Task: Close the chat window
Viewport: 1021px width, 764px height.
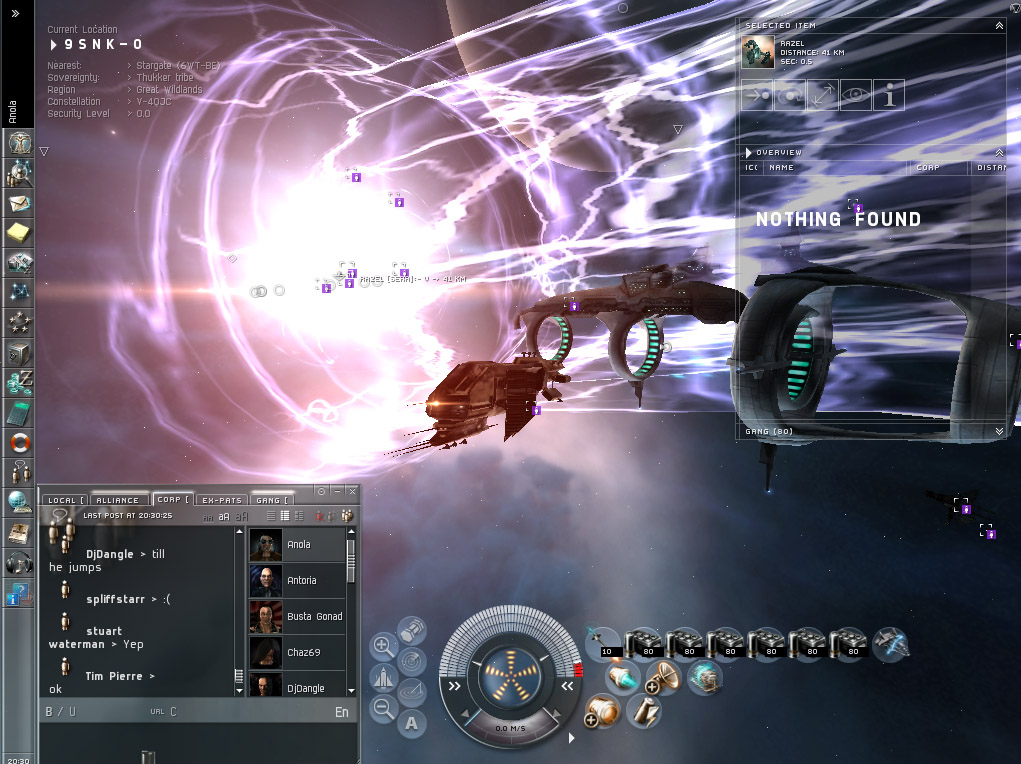Action: click(x=351, y=491)
